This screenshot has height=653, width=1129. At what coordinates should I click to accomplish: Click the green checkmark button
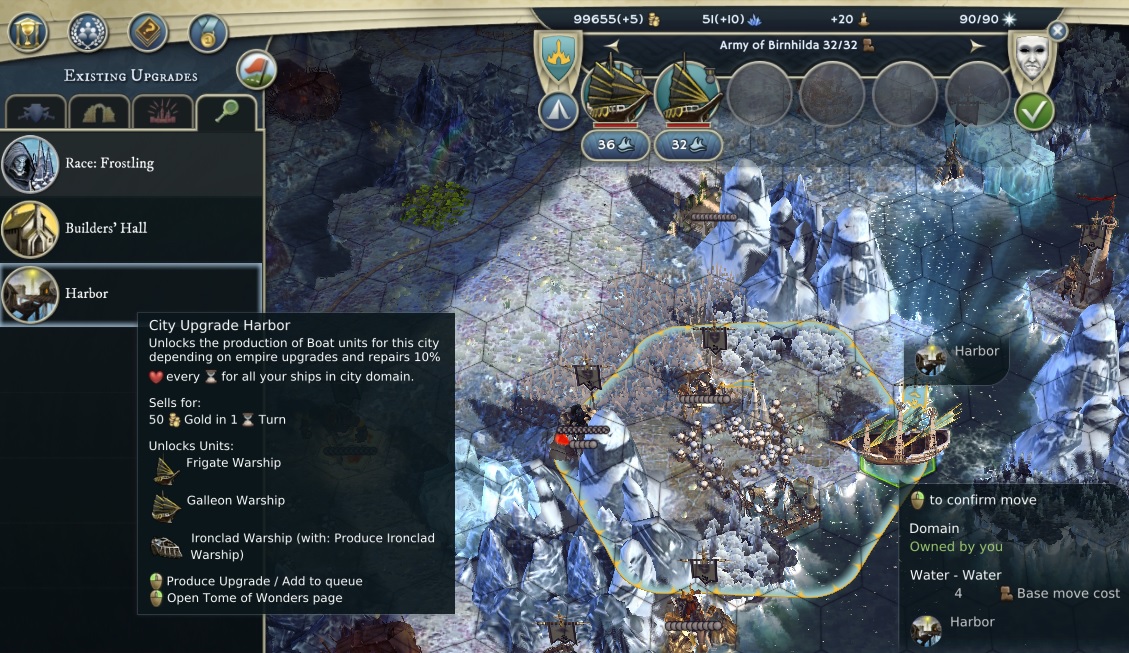click(x=1035, y=110)
